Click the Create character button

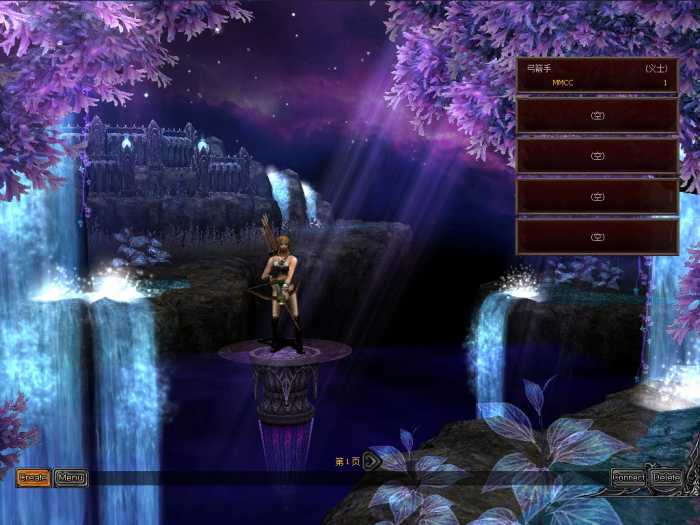[x=33, y=478]
